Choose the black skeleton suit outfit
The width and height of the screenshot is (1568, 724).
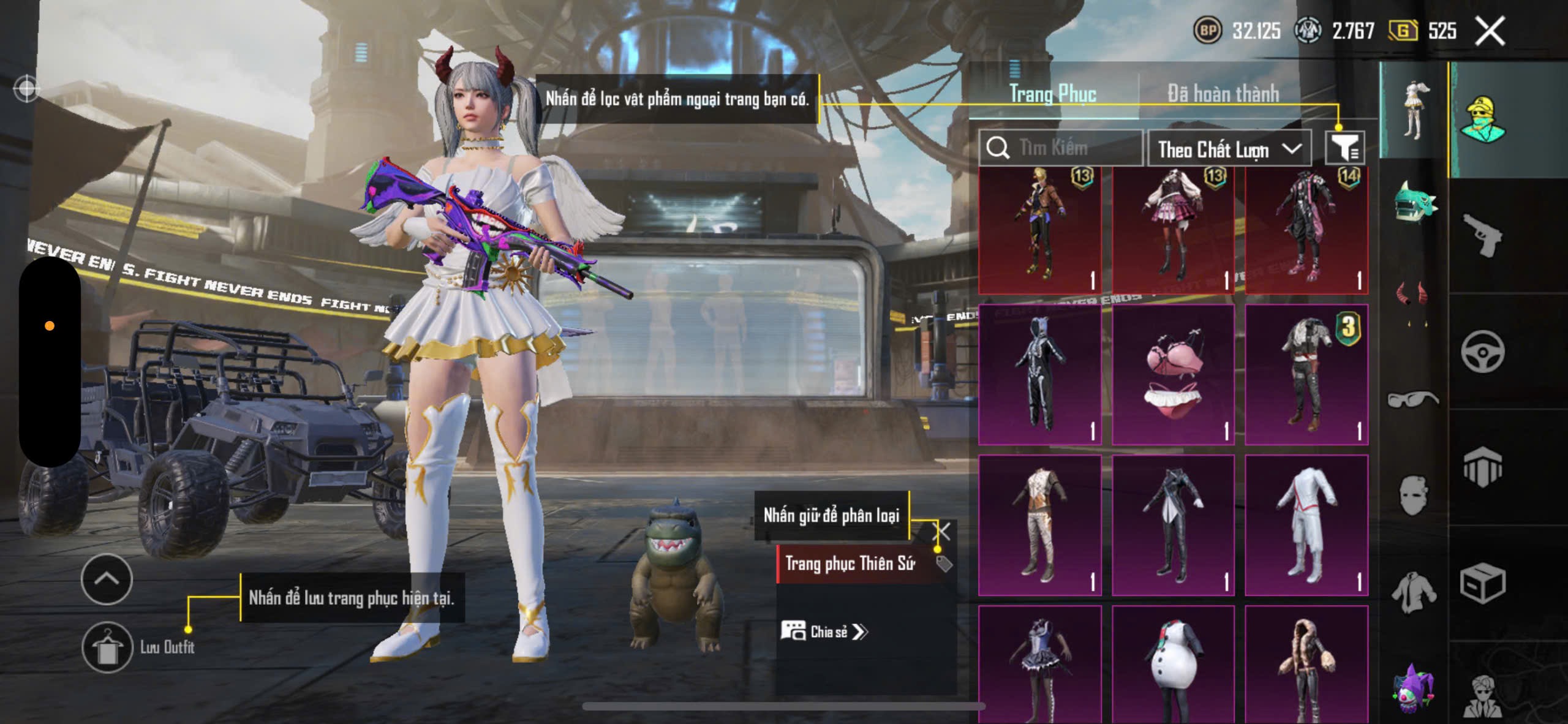click(x=1039, y=375)
